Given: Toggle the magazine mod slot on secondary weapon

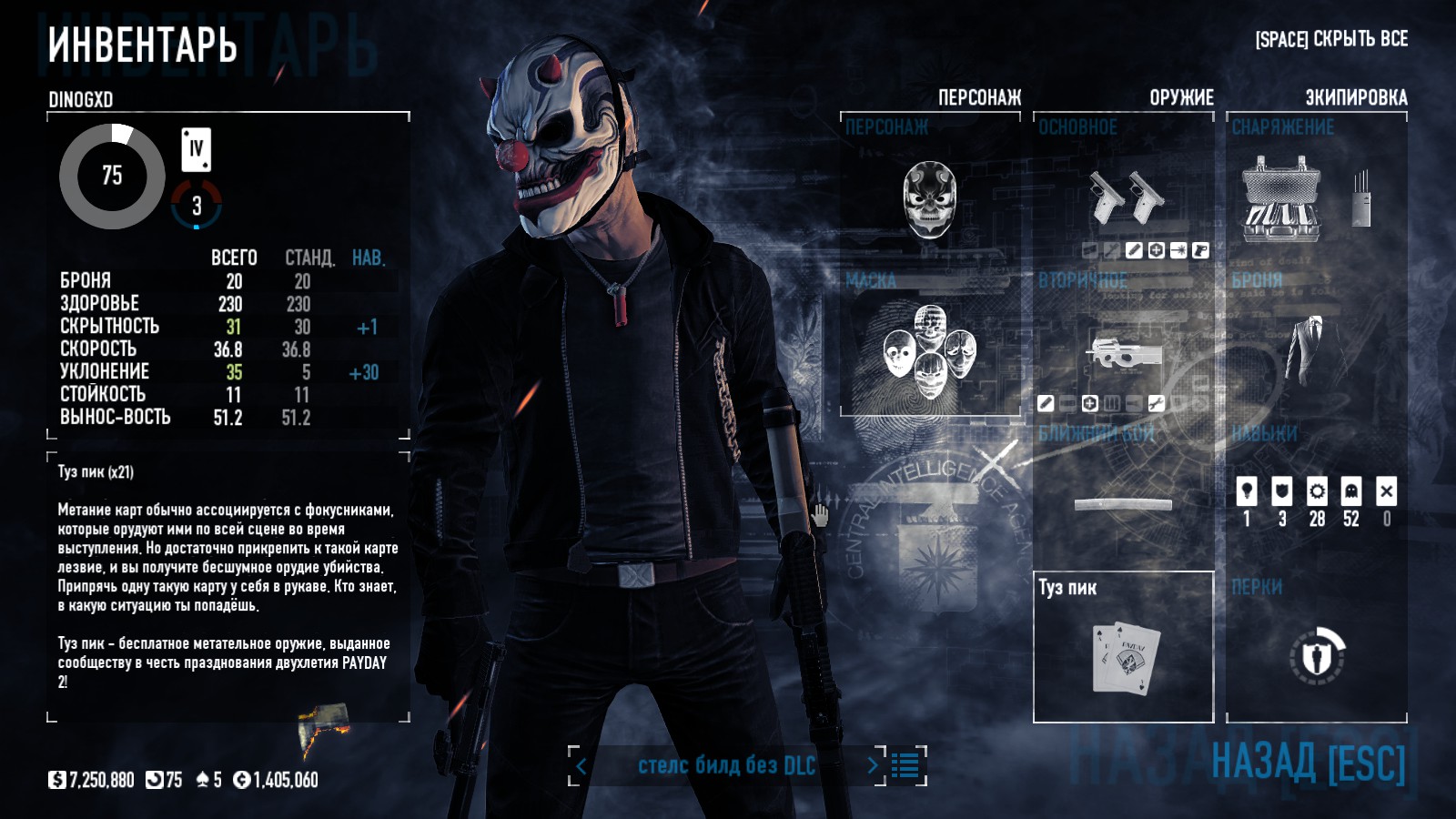Looking at the screenshot, I should (1112, 403).
